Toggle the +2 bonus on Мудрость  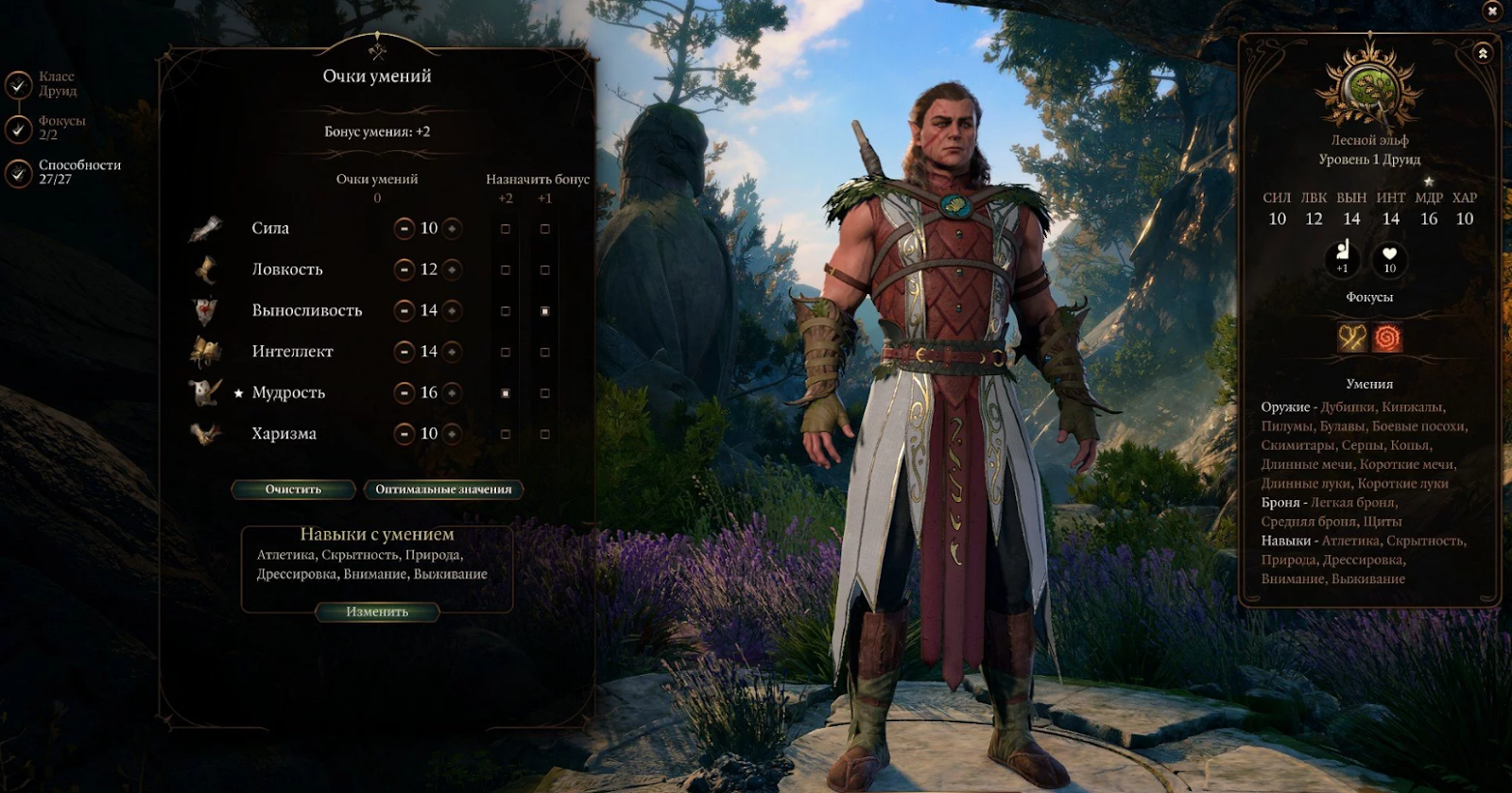[x=506, y=393]
